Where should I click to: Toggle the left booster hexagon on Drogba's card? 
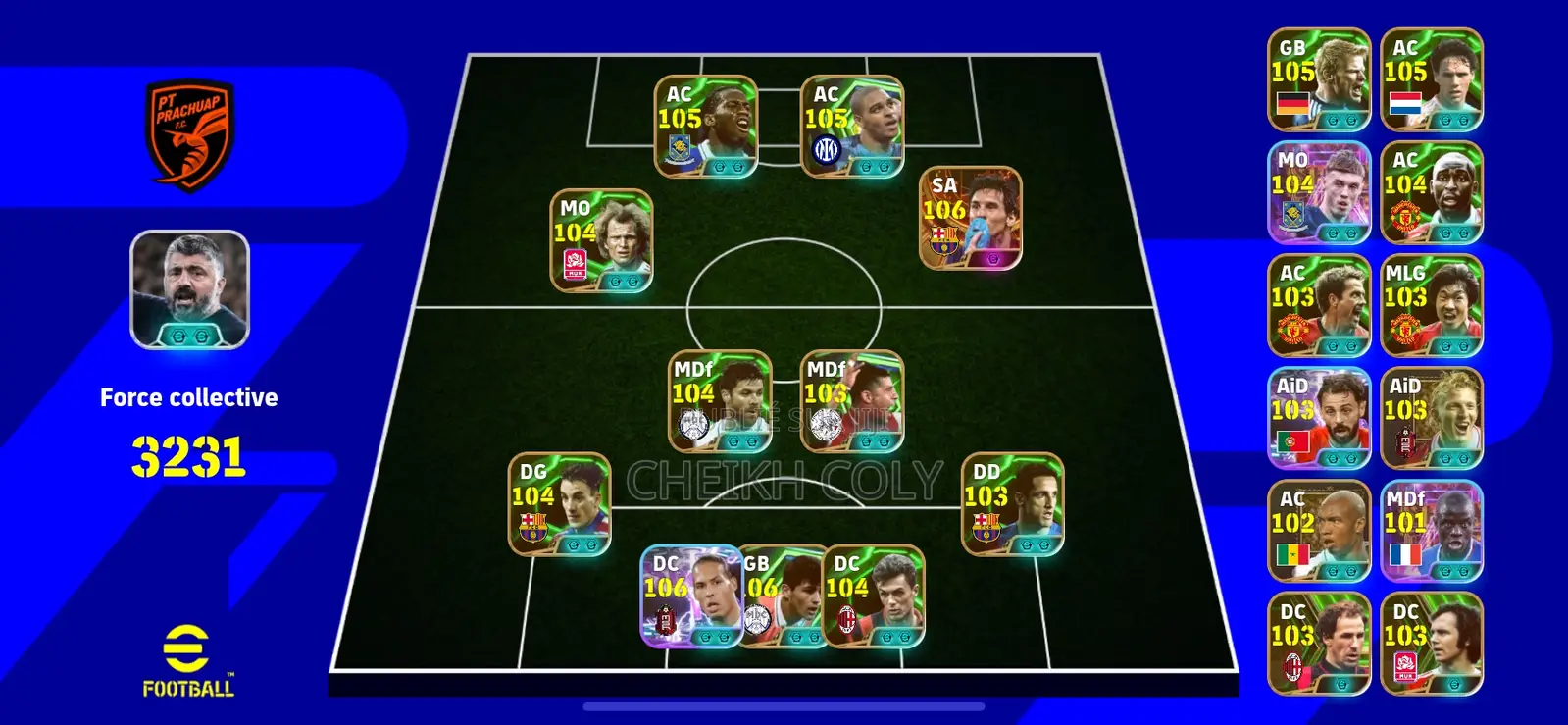pos(718,165)
